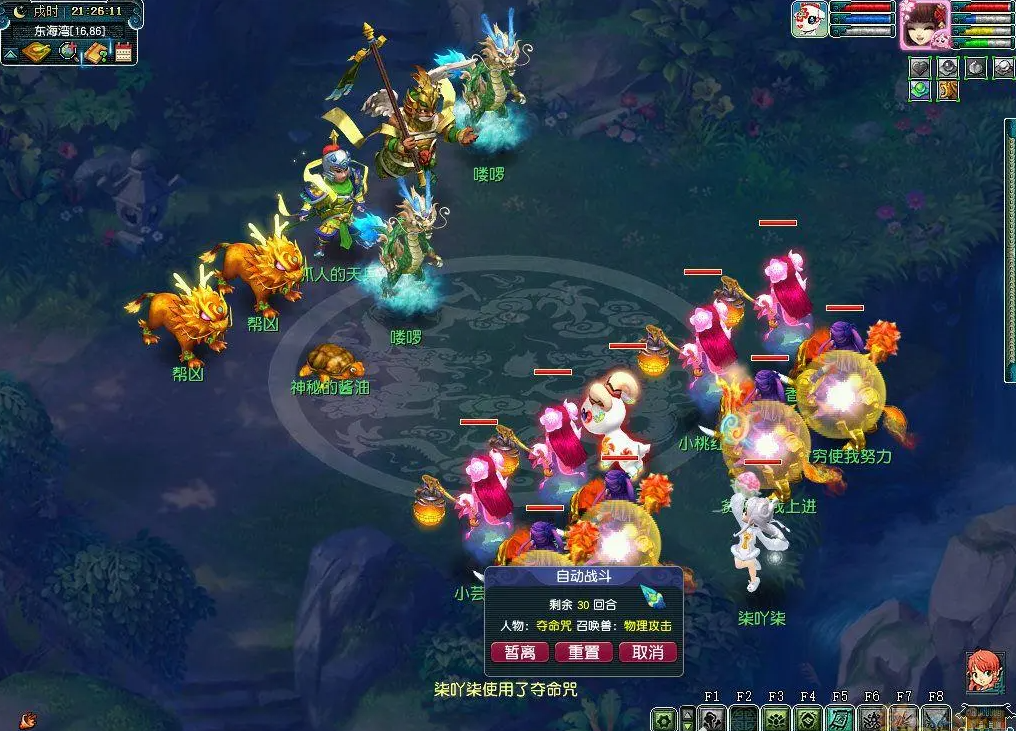Click the grey heart status icon

pos(920,67)
